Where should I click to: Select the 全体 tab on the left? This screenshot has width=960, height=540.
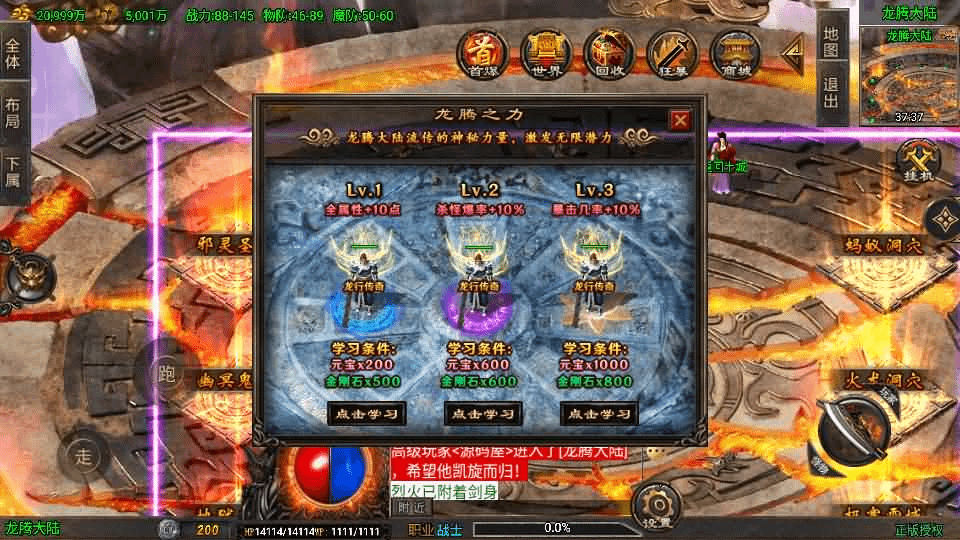(13, 54)
